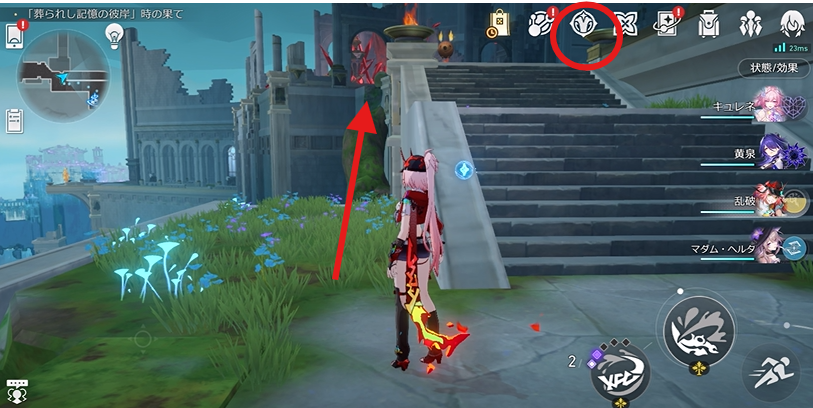Switch to party member 黄泉

(770, 154)
